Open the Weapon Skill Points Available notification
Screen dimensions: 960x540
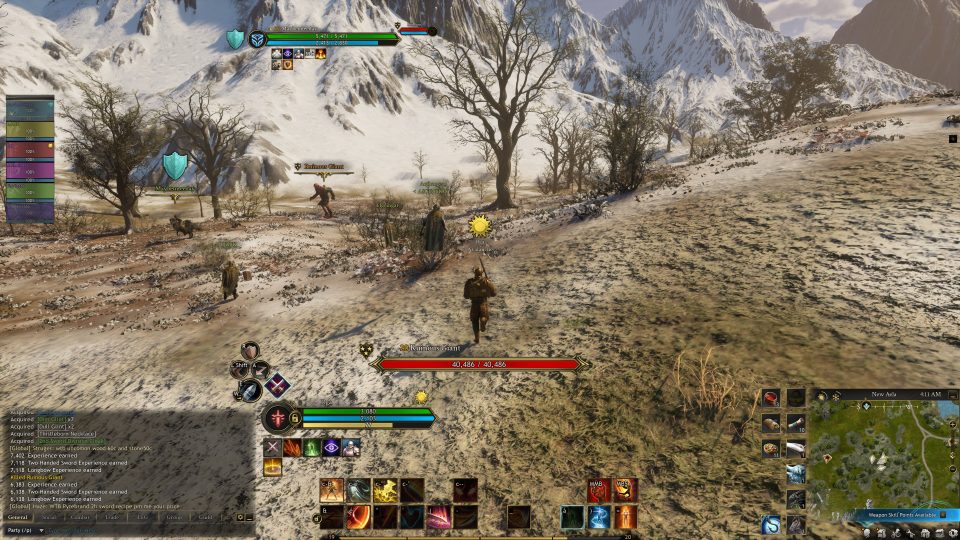[x=903, y=515]
